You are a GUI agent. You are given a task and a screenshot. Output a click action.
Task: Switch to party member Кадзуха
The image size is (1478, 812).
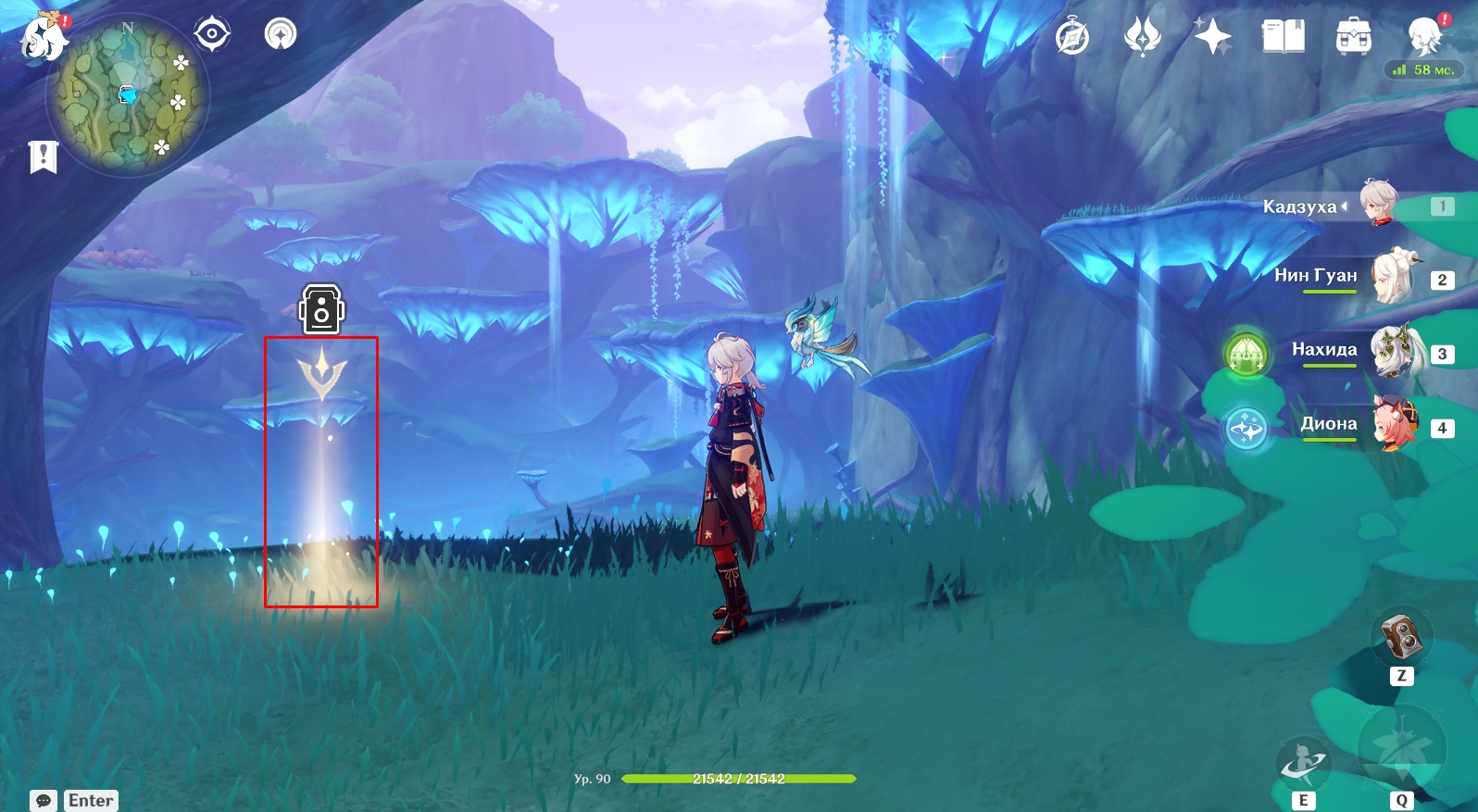[x=1377, y=206]
